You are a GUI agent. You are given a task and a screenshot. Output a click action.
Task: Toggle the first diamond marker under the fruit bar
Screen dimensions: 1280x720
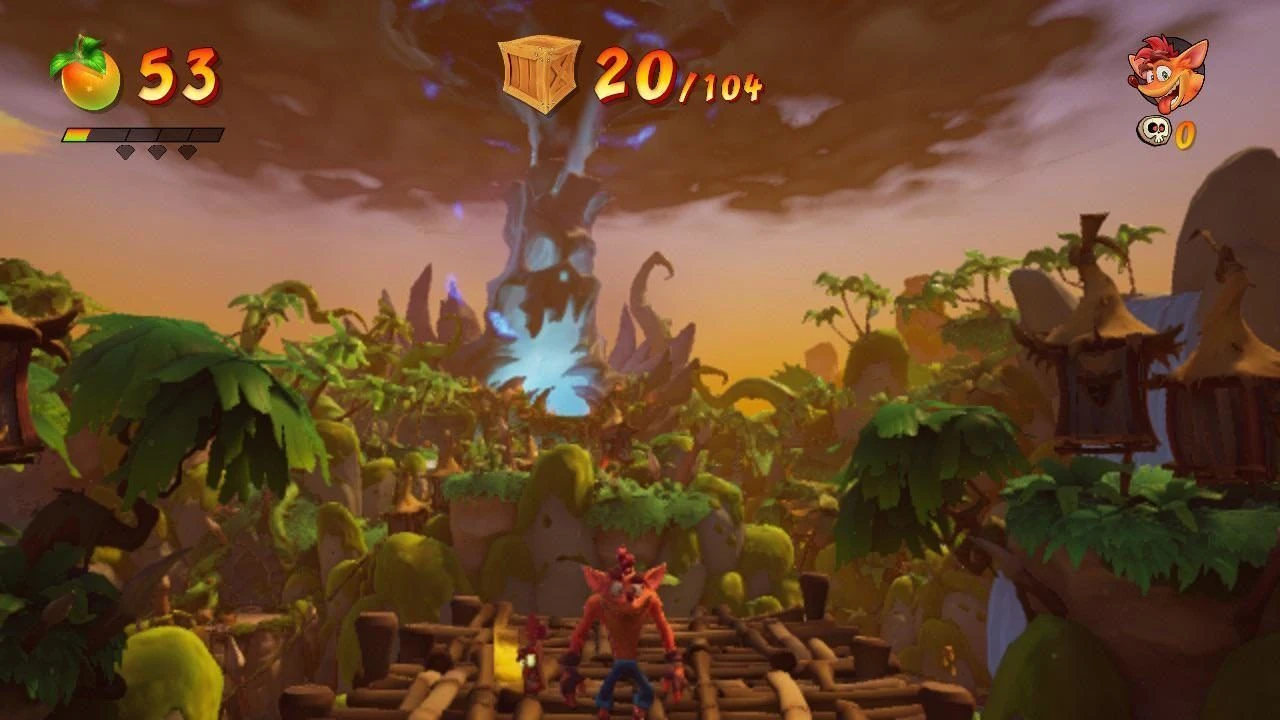(x=125, y=153)
